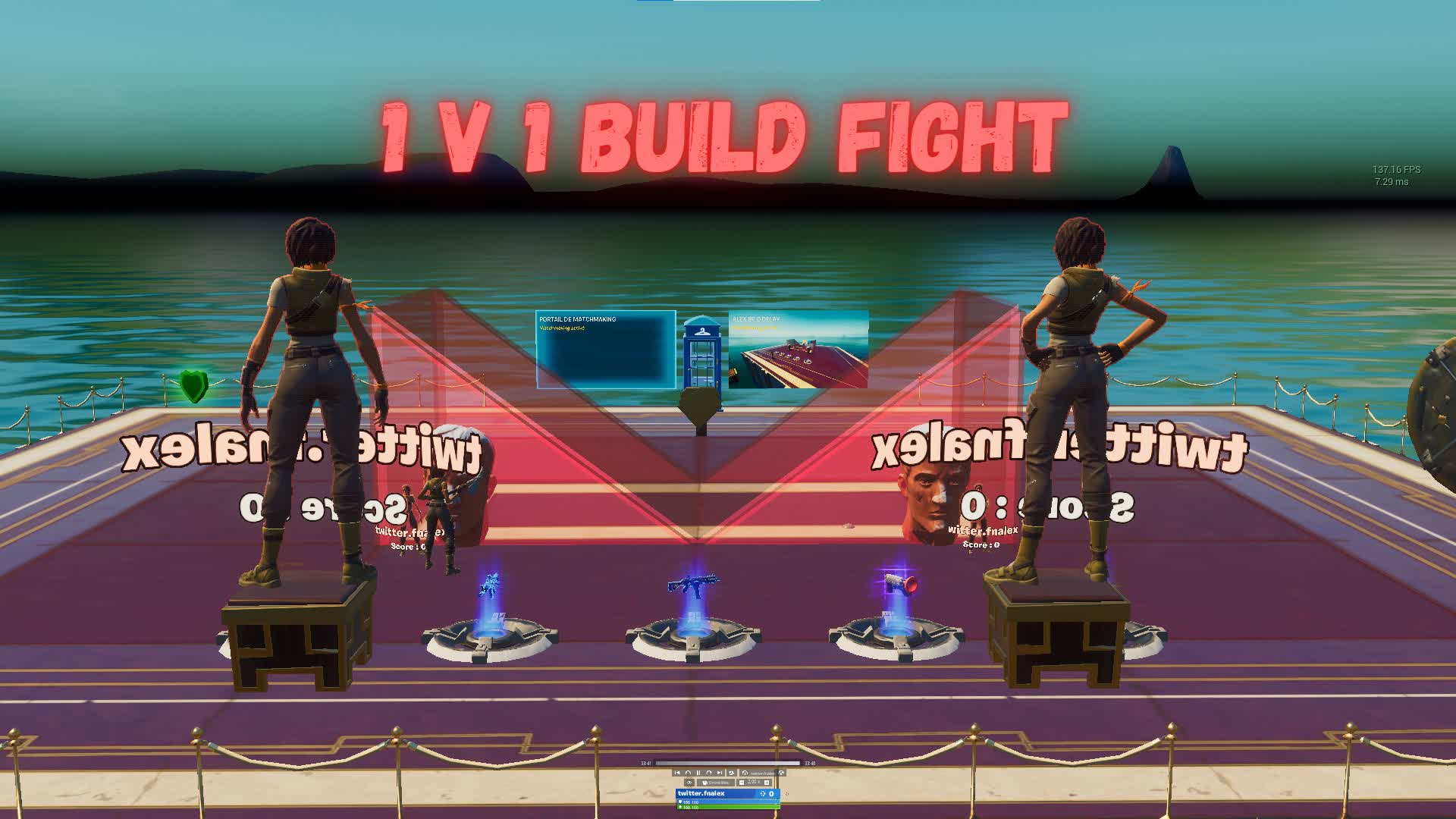Skip to the start of the replay
This screenshot has height=819, width=1456.
click(677, 773)
